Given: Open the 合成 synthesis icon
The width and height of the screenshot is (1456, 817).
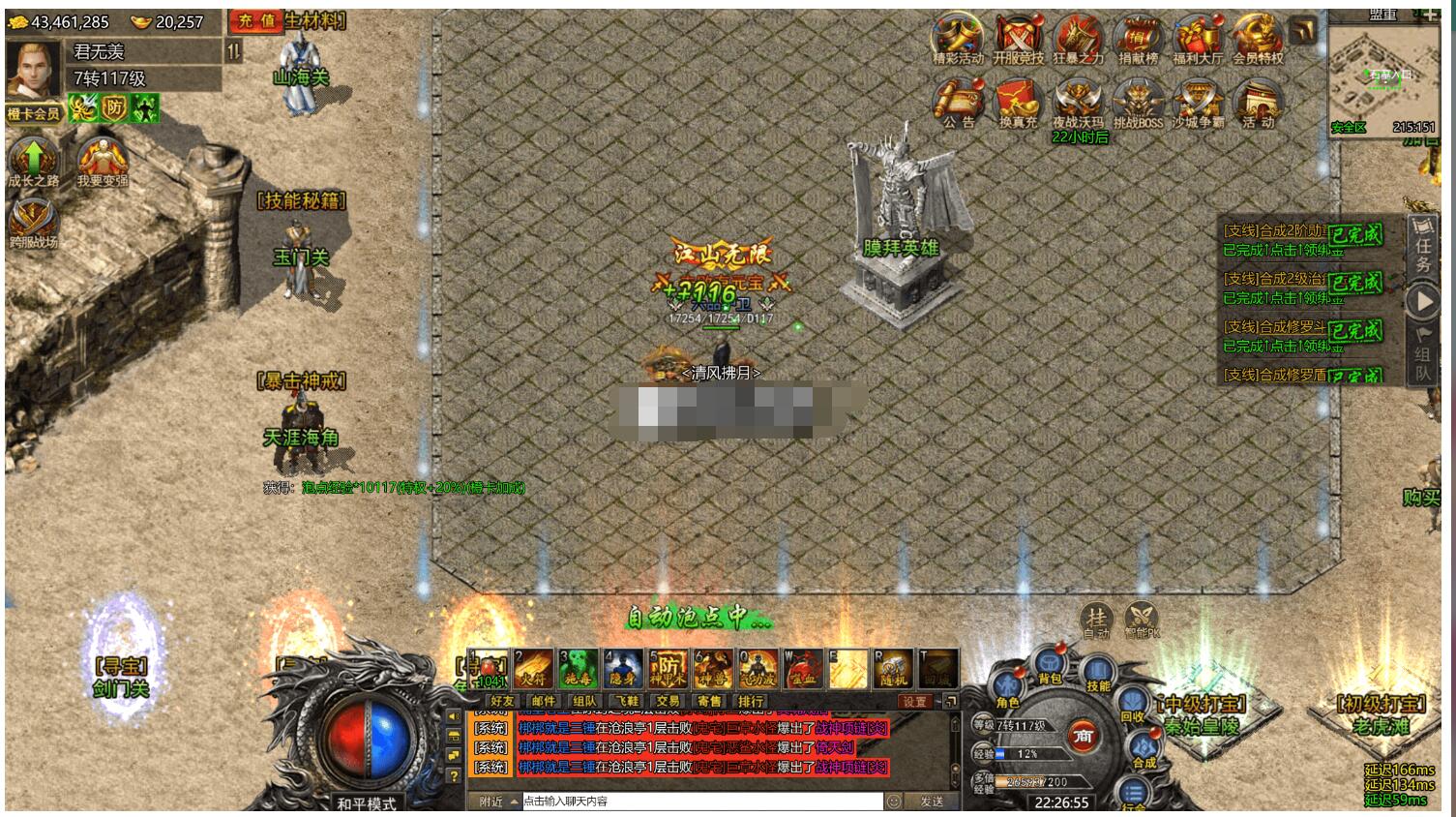Looking at the screenshot, I should [x=1142, y=745].
